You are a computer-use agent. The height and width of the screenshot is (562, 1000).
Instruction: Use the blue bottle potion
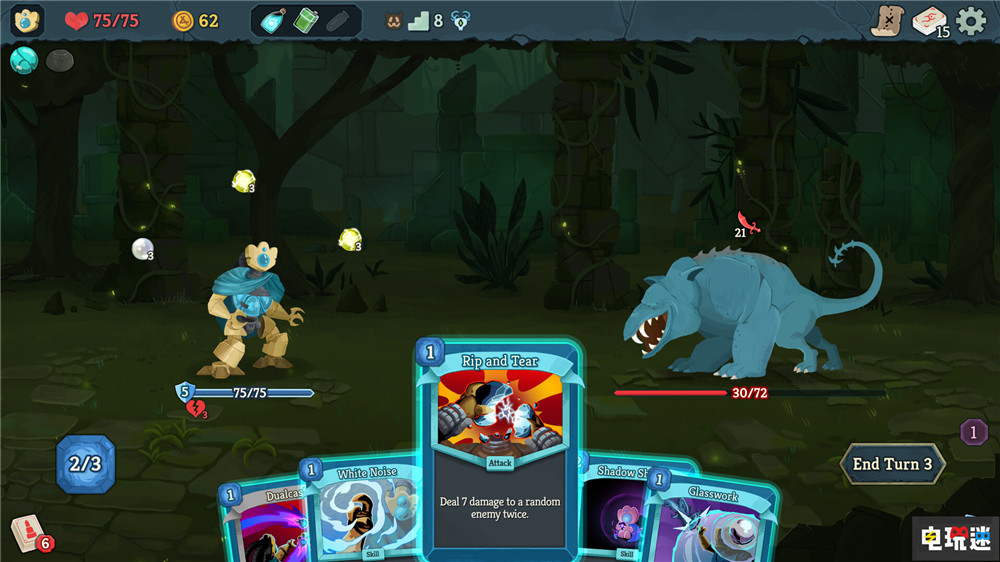272,21
